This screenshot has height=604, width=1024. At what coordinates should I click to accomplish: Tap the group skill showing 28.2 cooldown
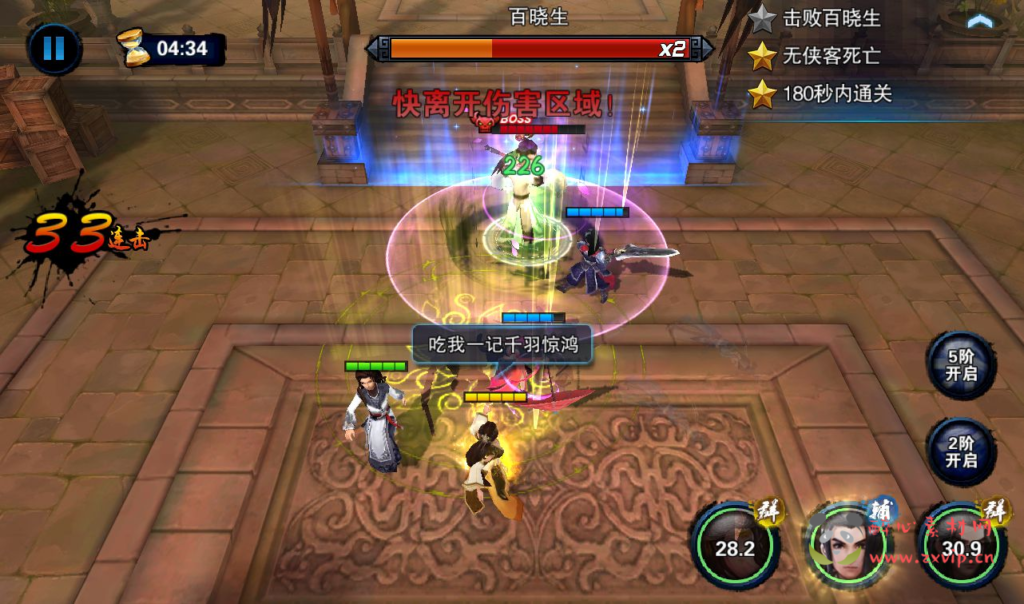click(x=735, y=545)
